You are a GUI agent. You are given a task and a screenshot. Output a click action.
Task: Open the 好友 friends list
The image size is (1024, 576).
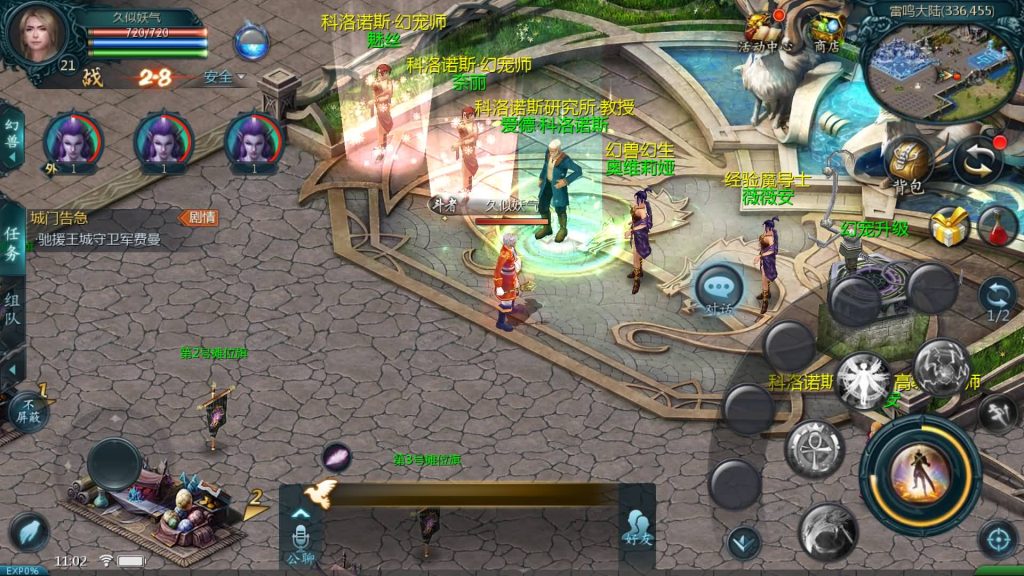[637, 527]
